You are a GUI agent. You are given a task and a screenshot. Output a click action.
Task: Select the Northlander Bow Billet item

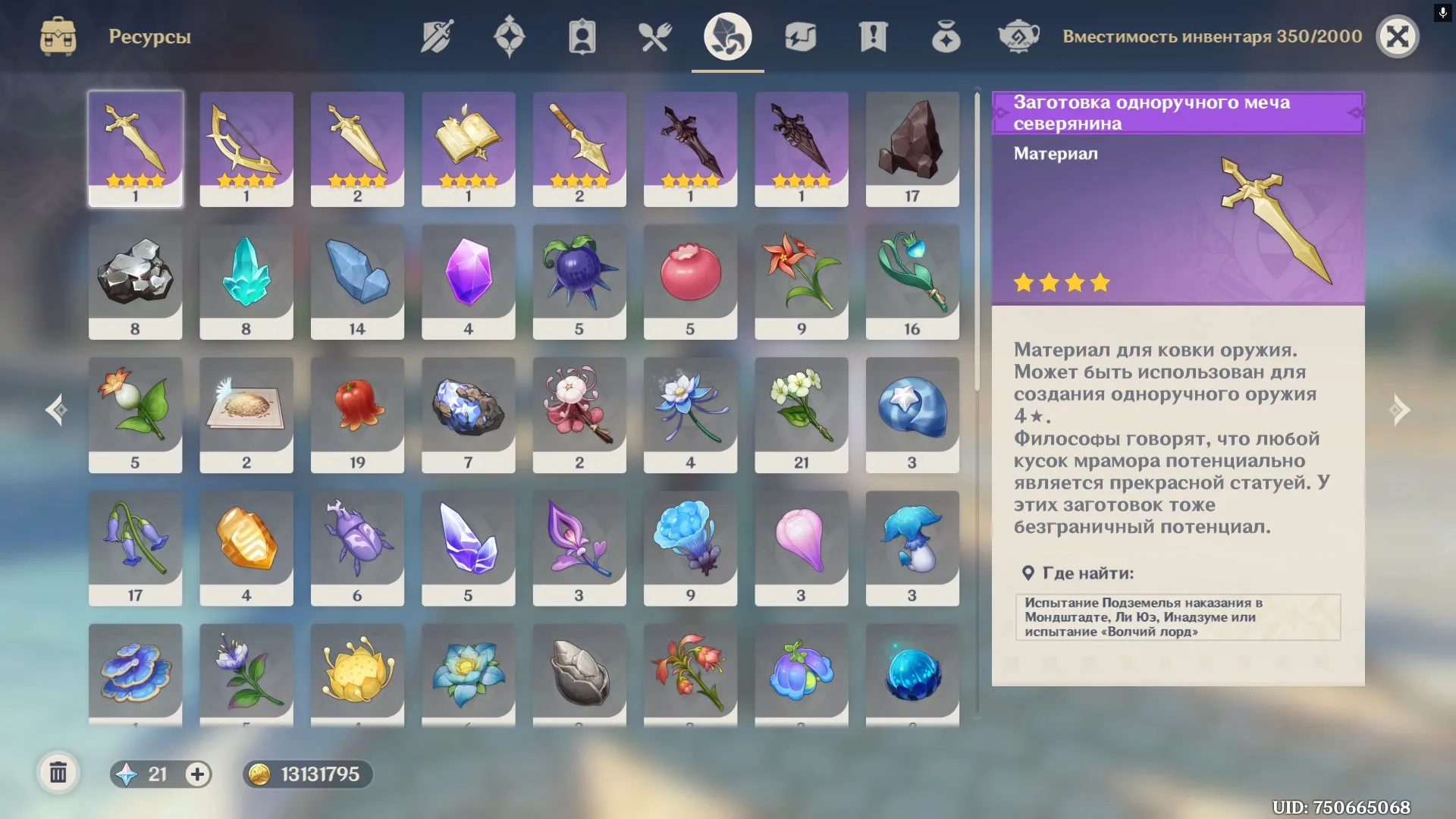246,146
